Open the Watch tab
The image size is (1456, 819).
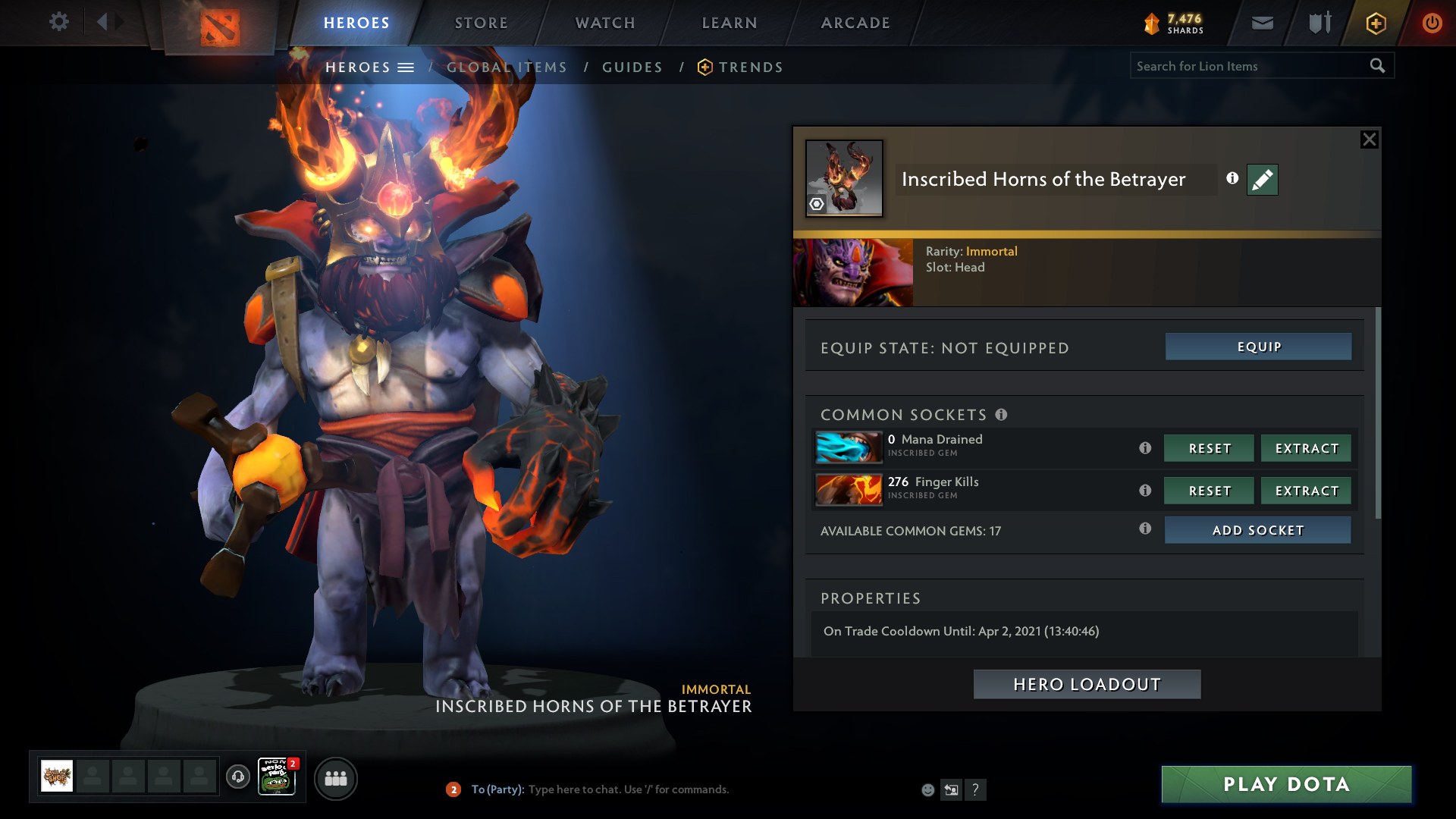[x=605, y=23]
